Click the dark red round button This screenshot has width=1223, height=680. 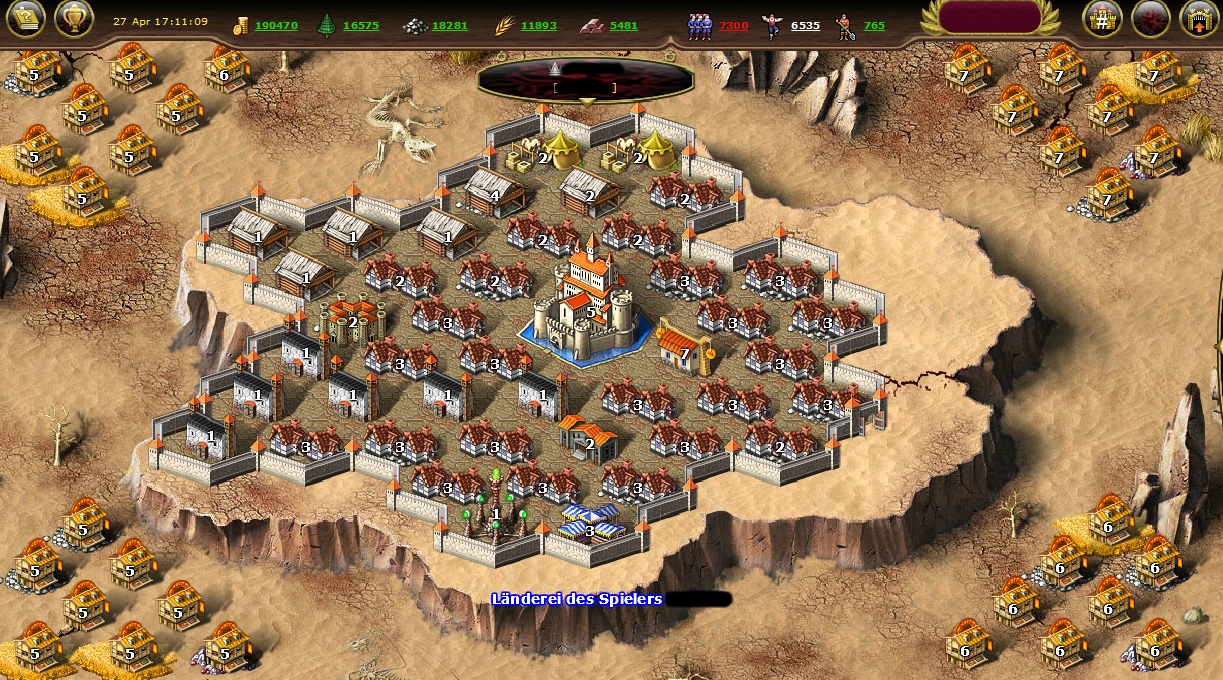pyautogui.click(x=1151, y=19)
